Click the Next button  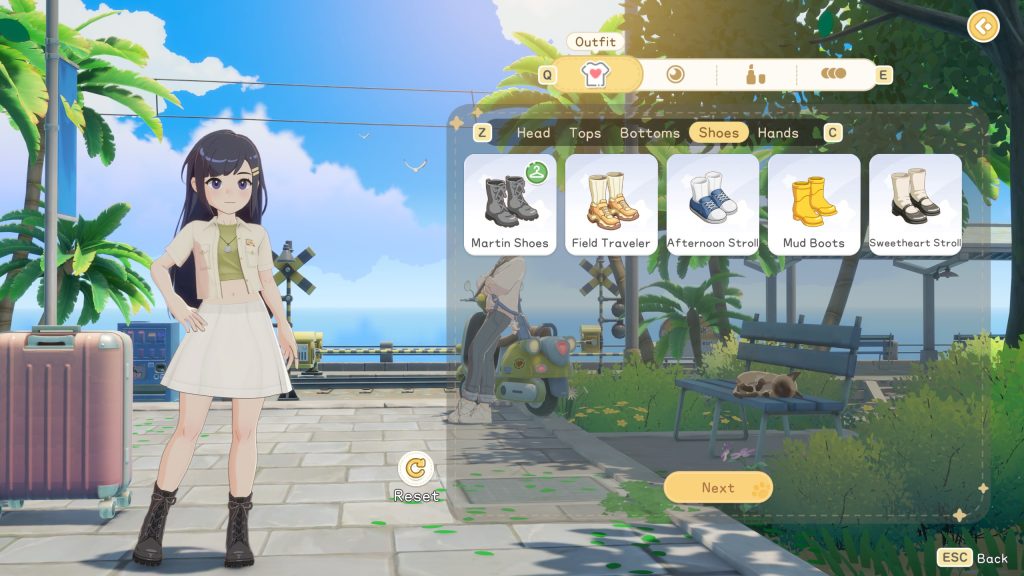pos(718,487)
